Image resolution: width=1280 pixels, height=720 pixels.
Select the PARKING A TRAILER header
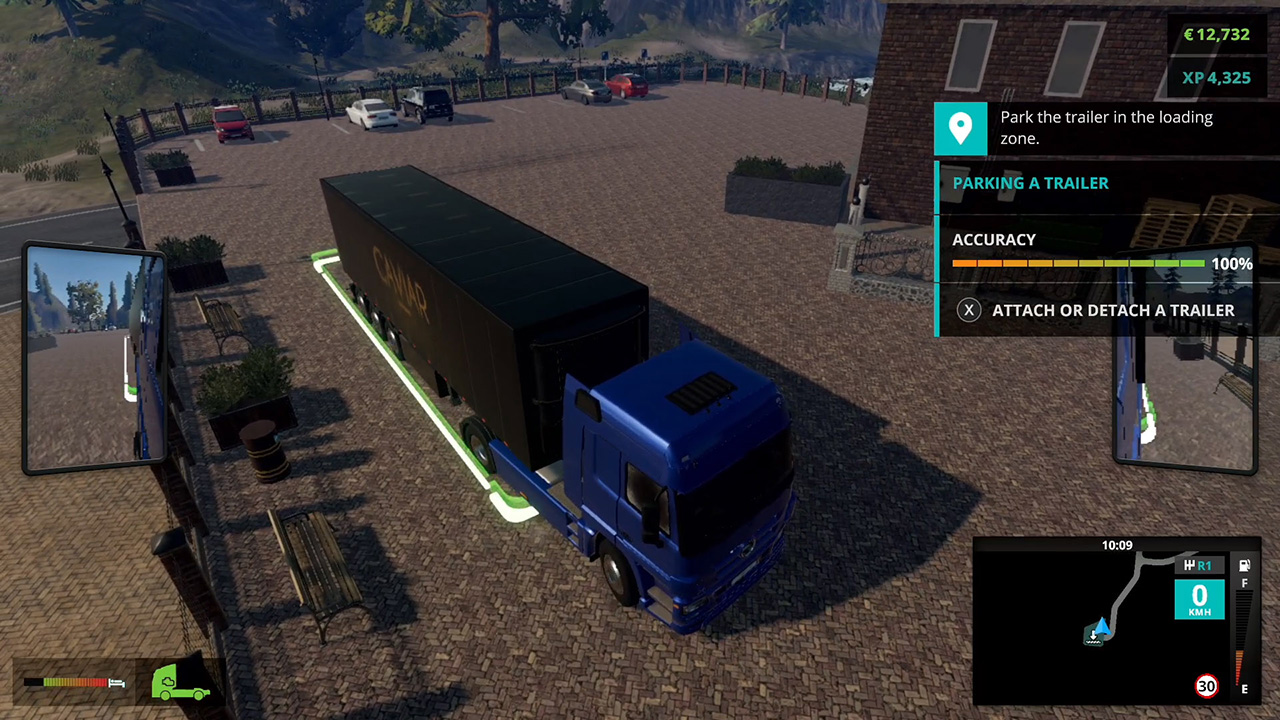tap(1030, 183)
